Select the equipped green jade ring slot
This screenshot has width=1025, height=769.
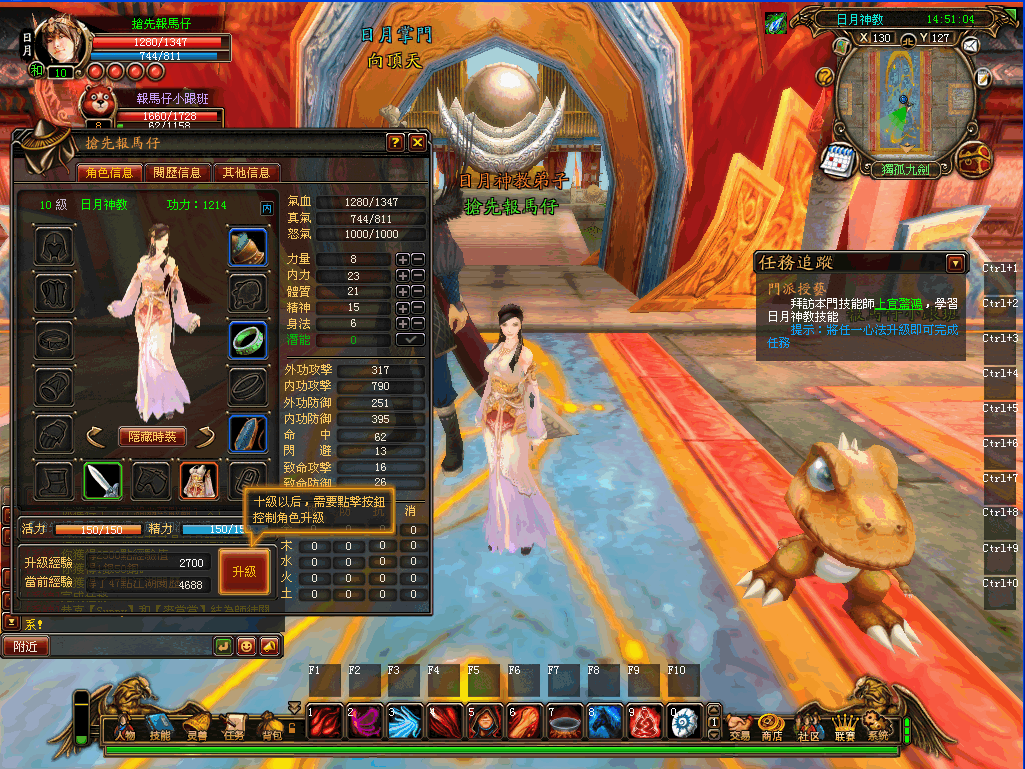point(247,340)
